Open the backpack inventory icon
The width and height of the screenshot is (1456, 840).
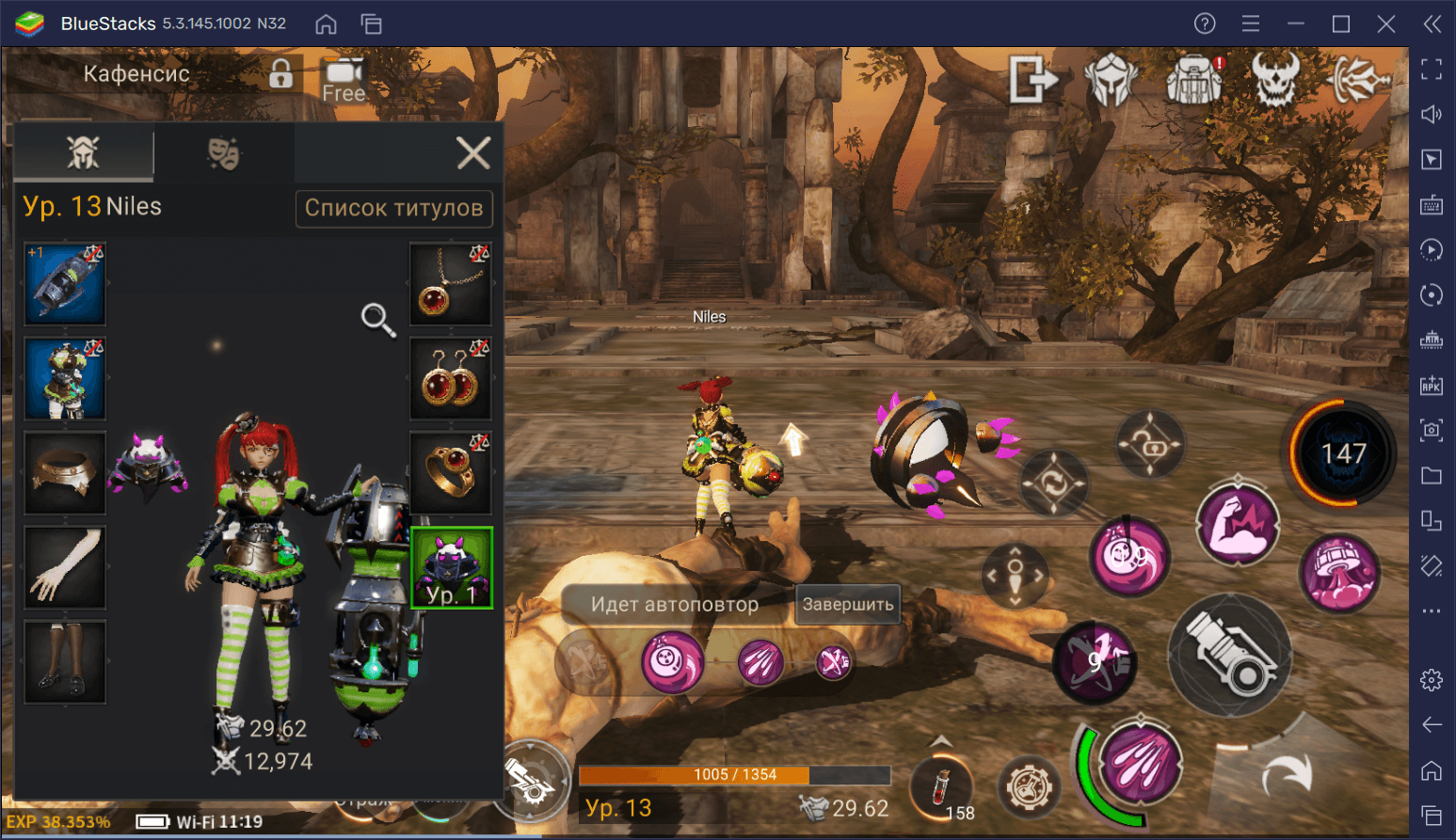pyautogui.click(x=1193, y=79)
